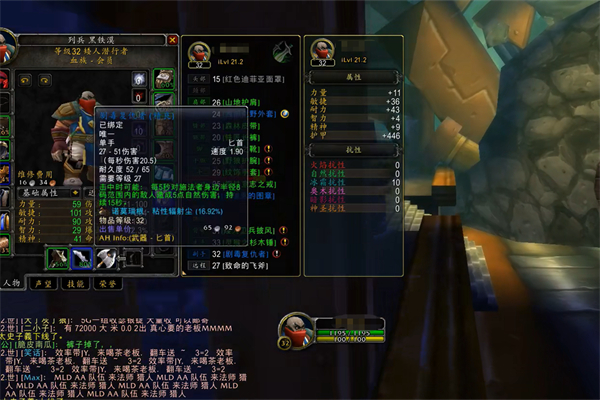Image resolution: width=600 pixels, height=400 pixels.
Task: Open the 技能 skills tab
Action: pyautogui.click(x=74, y=283)
